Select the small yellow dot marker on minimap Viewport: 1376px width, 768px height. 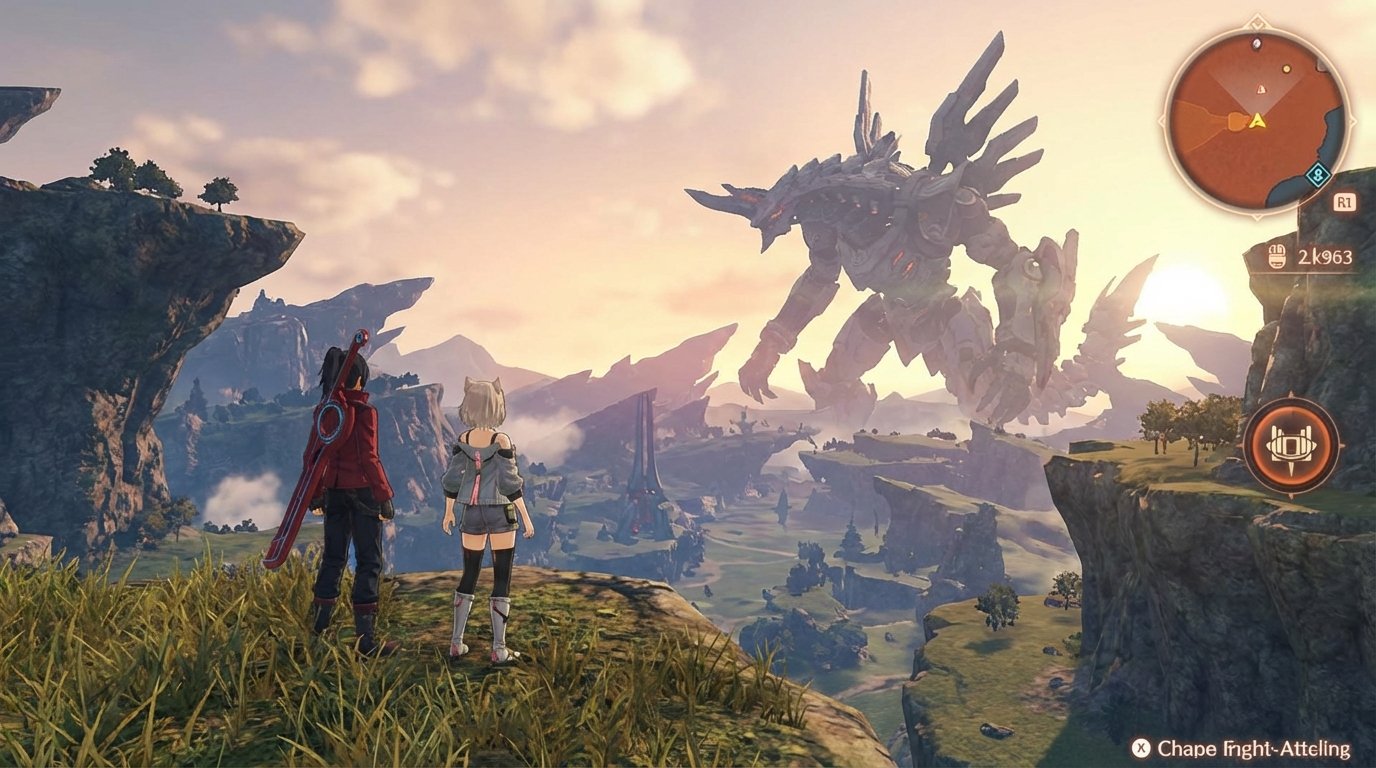[1287, 68]
